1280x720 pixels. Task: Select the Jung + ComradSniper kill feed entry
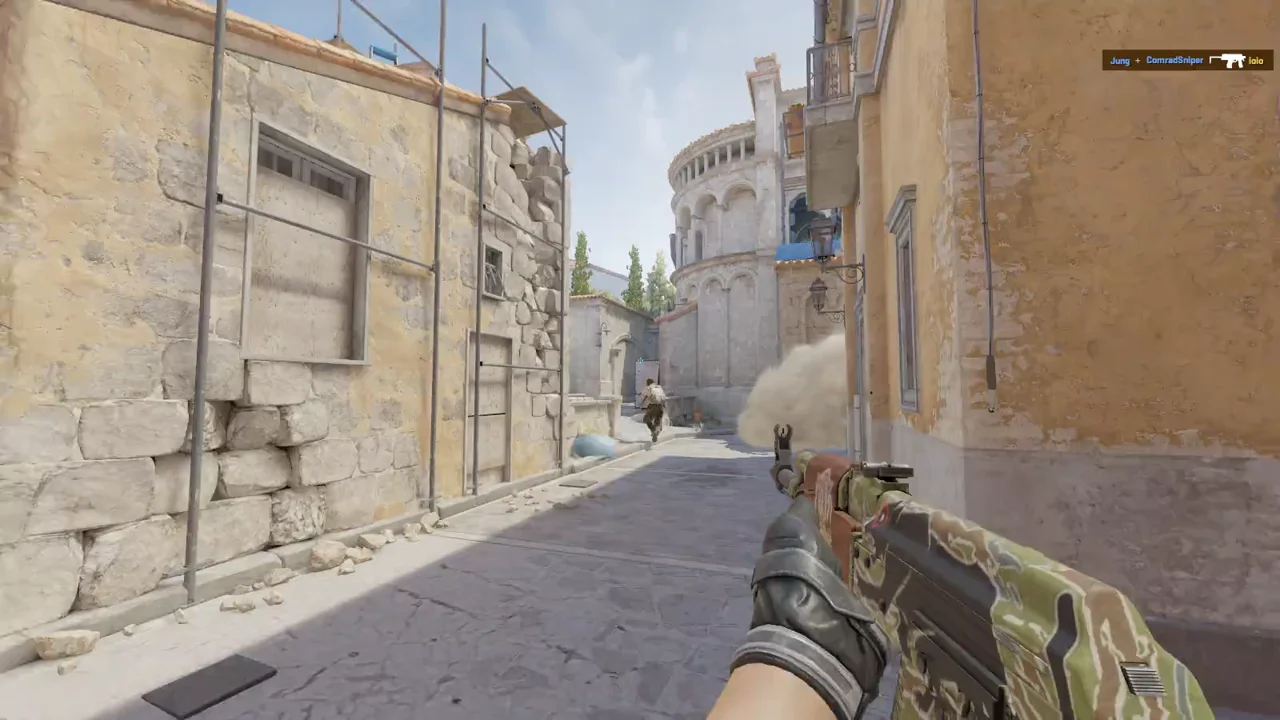[1187, 60]
